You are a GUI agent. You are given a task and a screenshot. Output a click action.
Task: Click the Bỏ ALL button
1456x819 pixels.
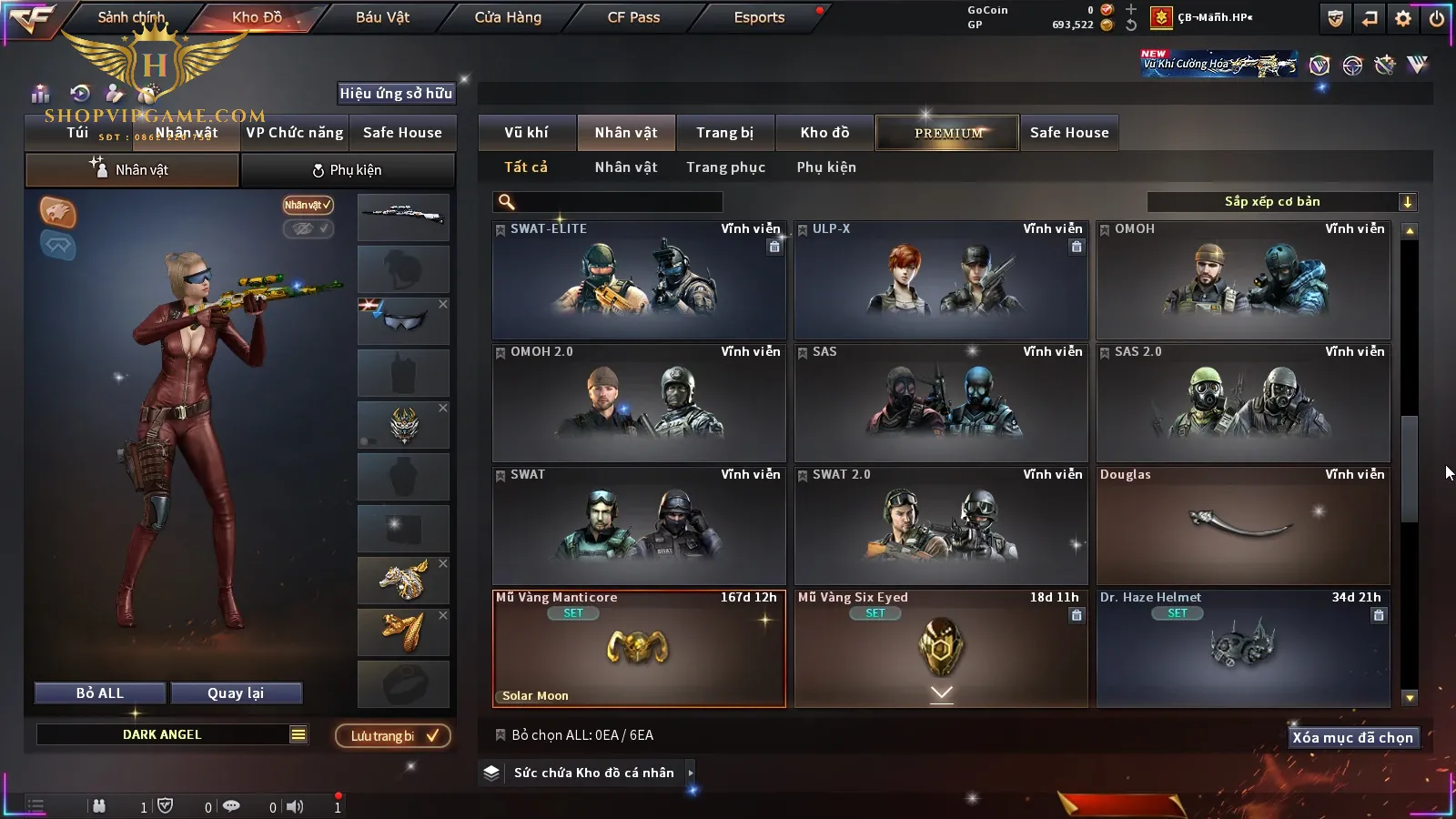pos(100,693)
